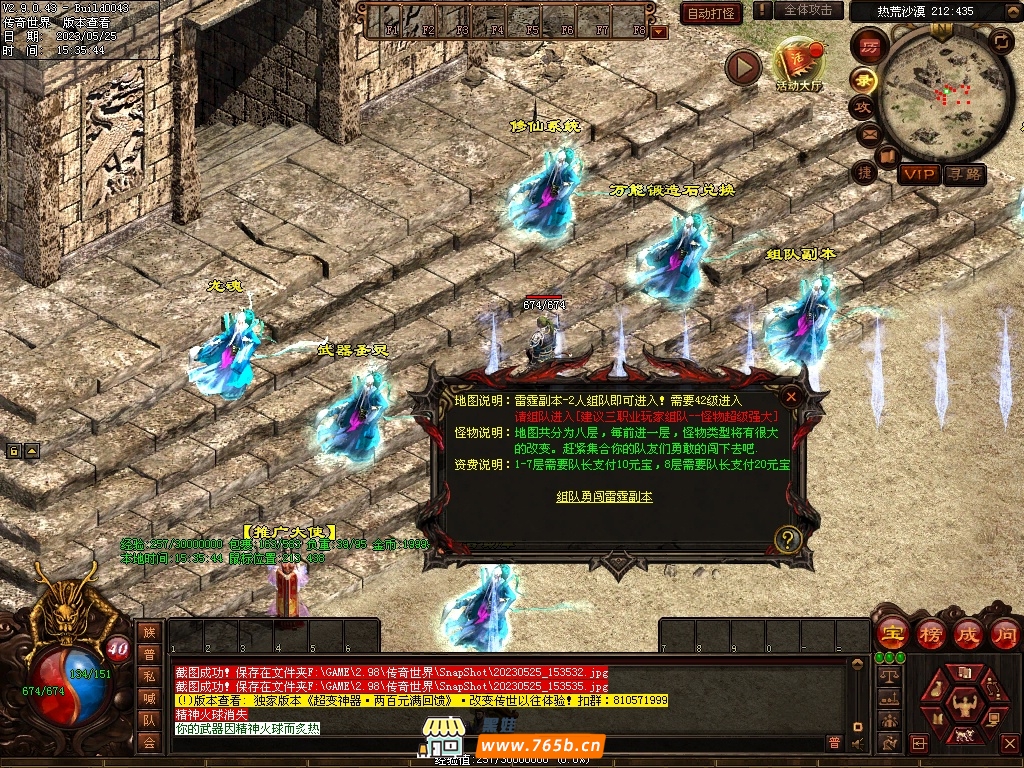
Task: Click the 组队勇闯雷霆副本 dialogue link
Action: [604, 497]
